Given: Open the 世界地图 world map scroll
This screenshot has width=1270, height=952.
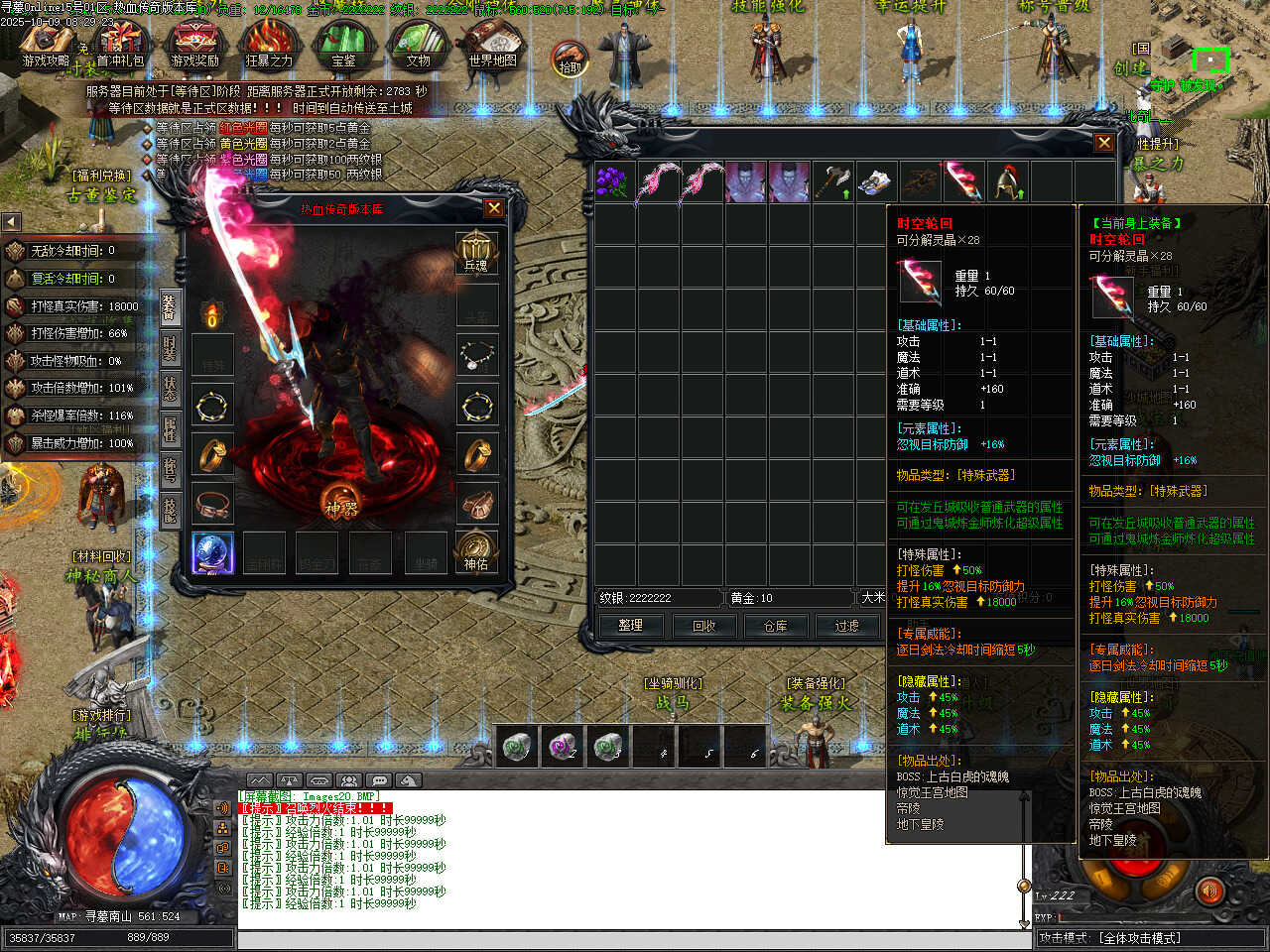Looking at the screenshot, I should click(x=492, y=43).
